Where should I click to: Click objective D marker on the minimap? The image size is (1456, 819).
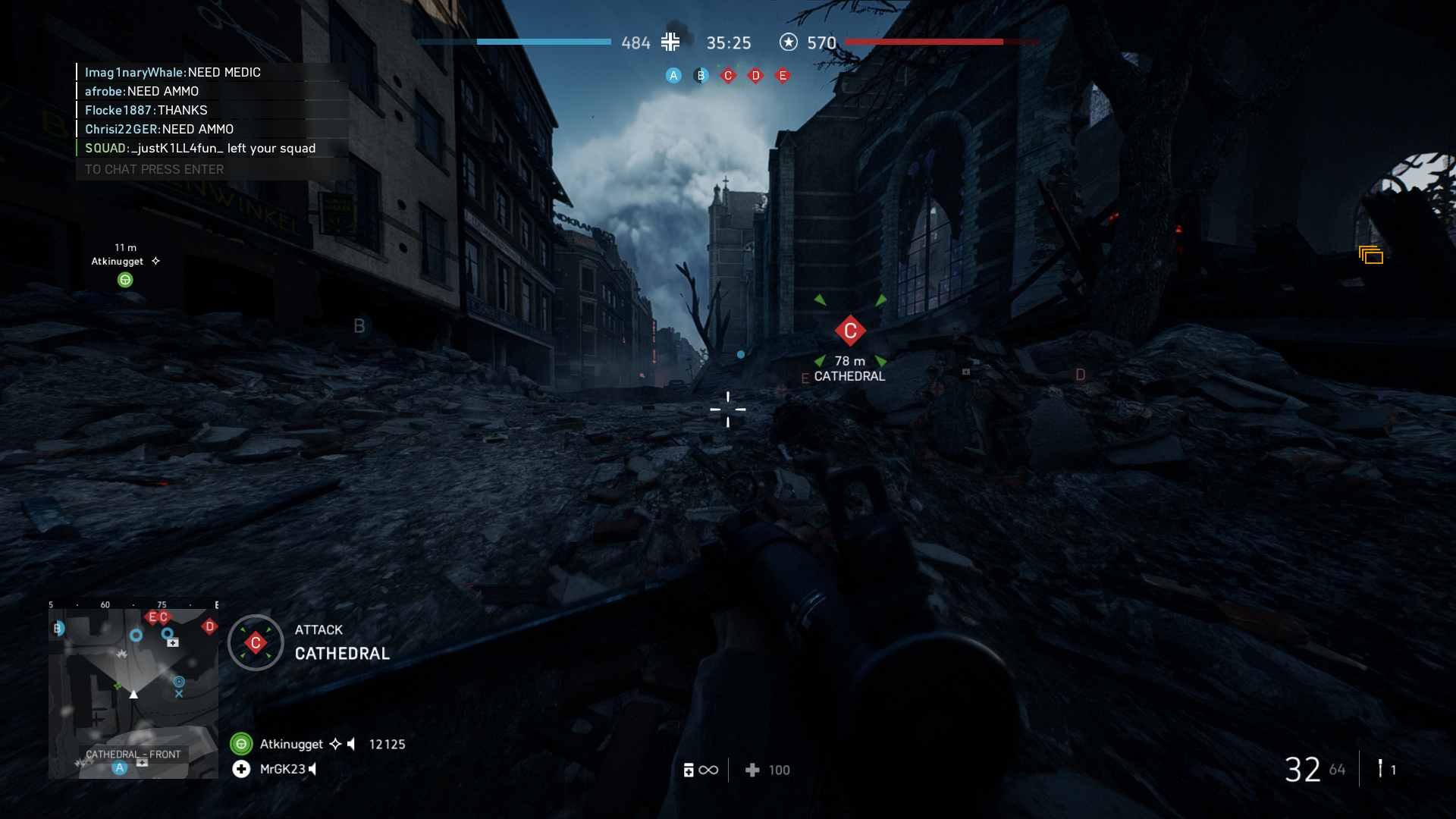[209, 626]
